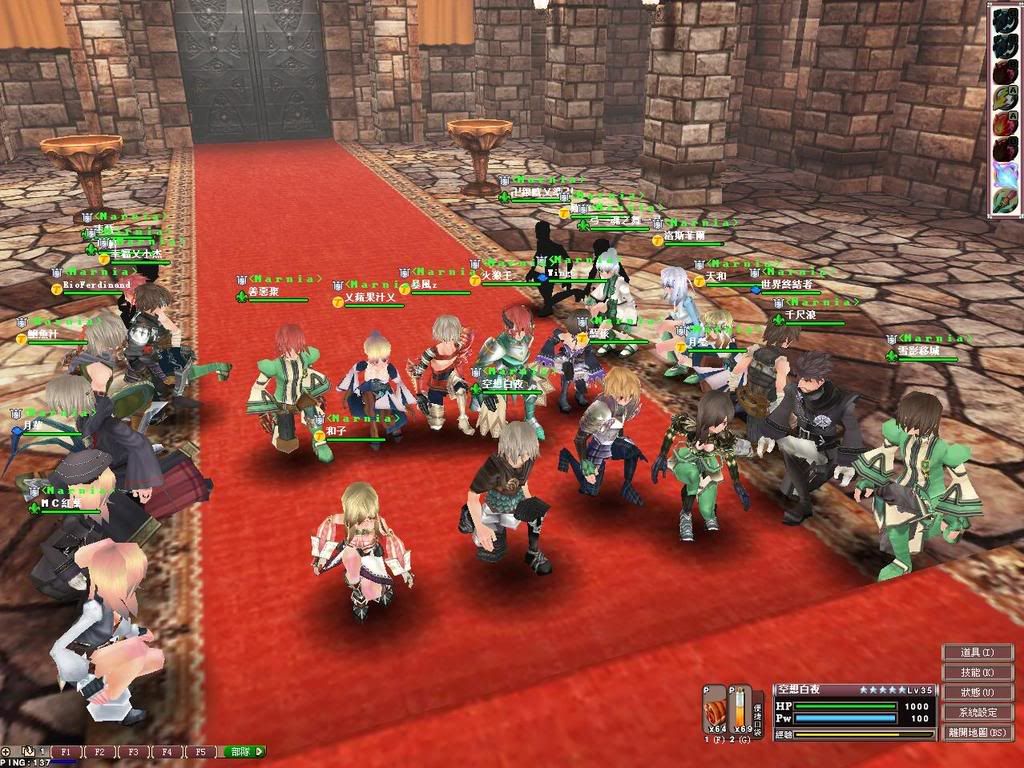Open the 道具 (I) item menu
The height and width of the screenshot is (768, 1024).
tap(978, 653)
